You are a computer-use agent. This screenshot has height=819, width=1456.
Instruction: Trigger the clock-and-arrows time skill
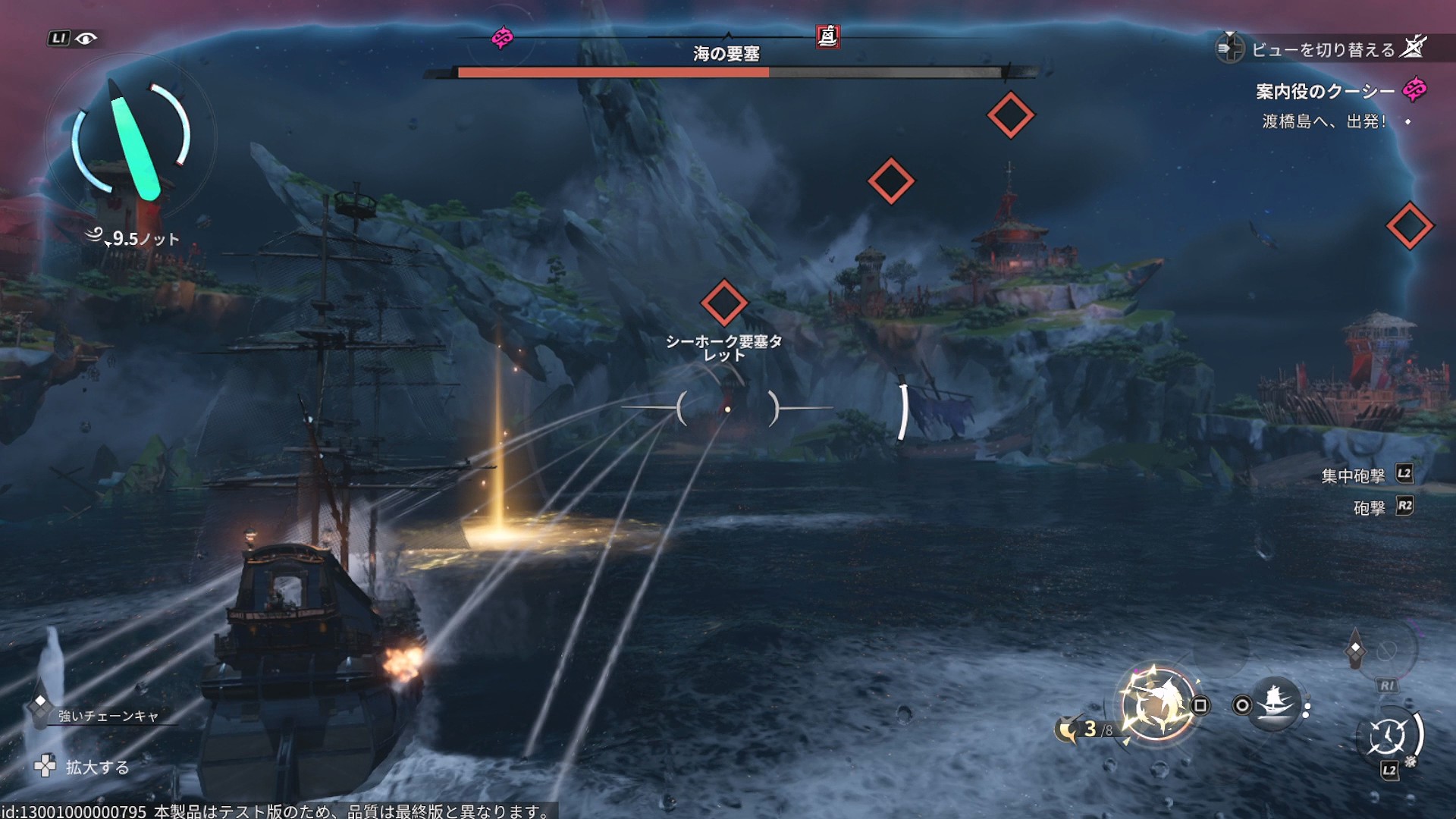(x=1388, y=736)
